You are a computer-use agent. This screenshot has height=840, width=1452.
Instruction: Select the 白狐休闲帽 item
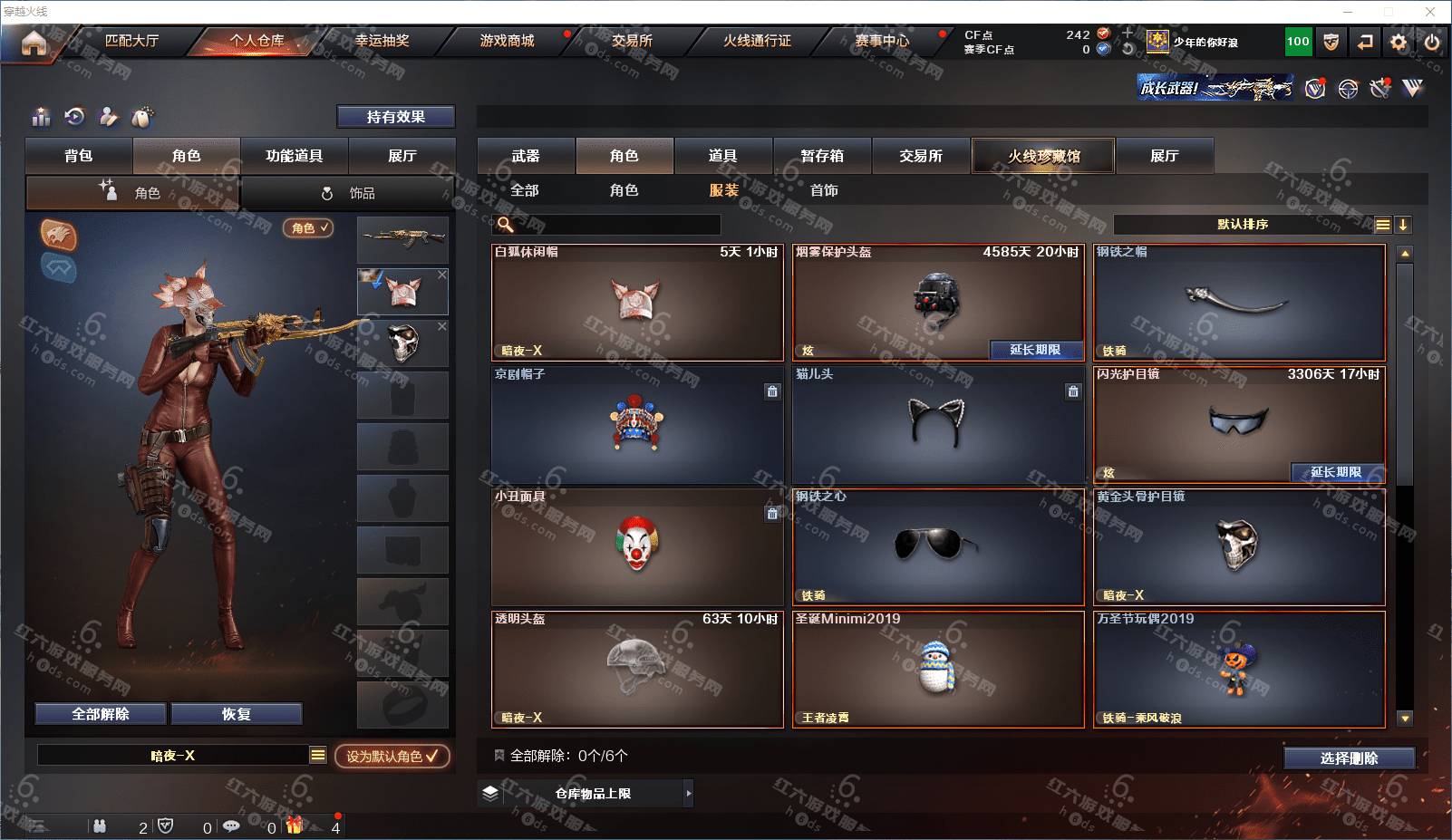[x=637, y=303]
